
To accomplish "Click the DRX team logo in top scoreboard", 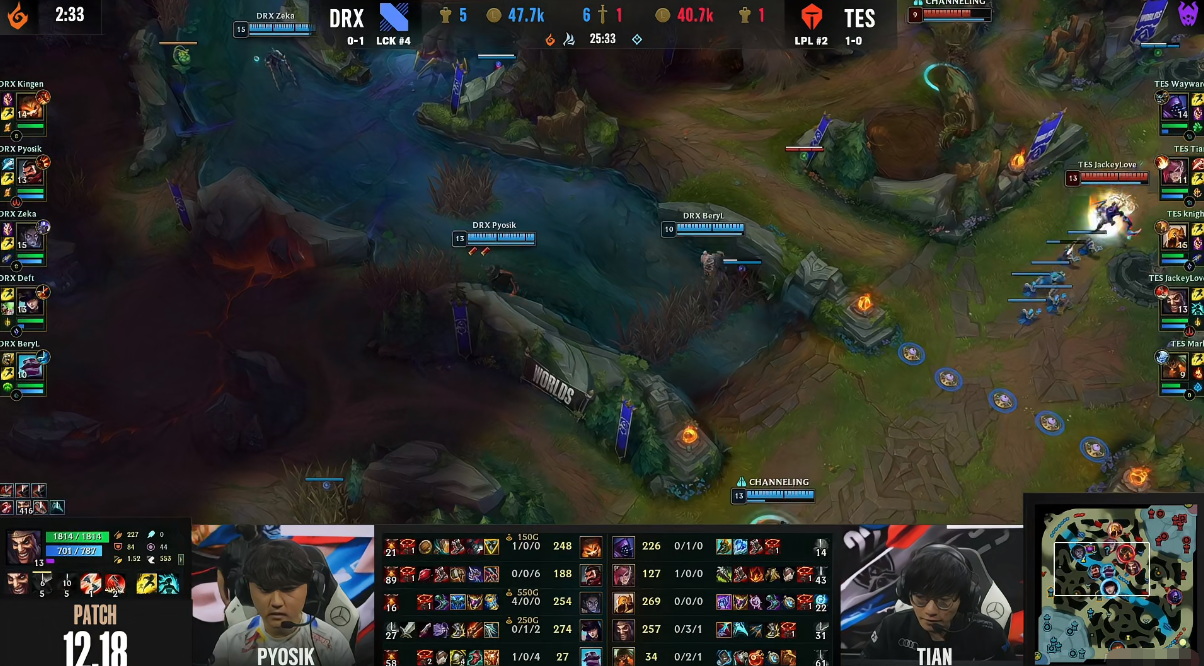I will [394, 18].
